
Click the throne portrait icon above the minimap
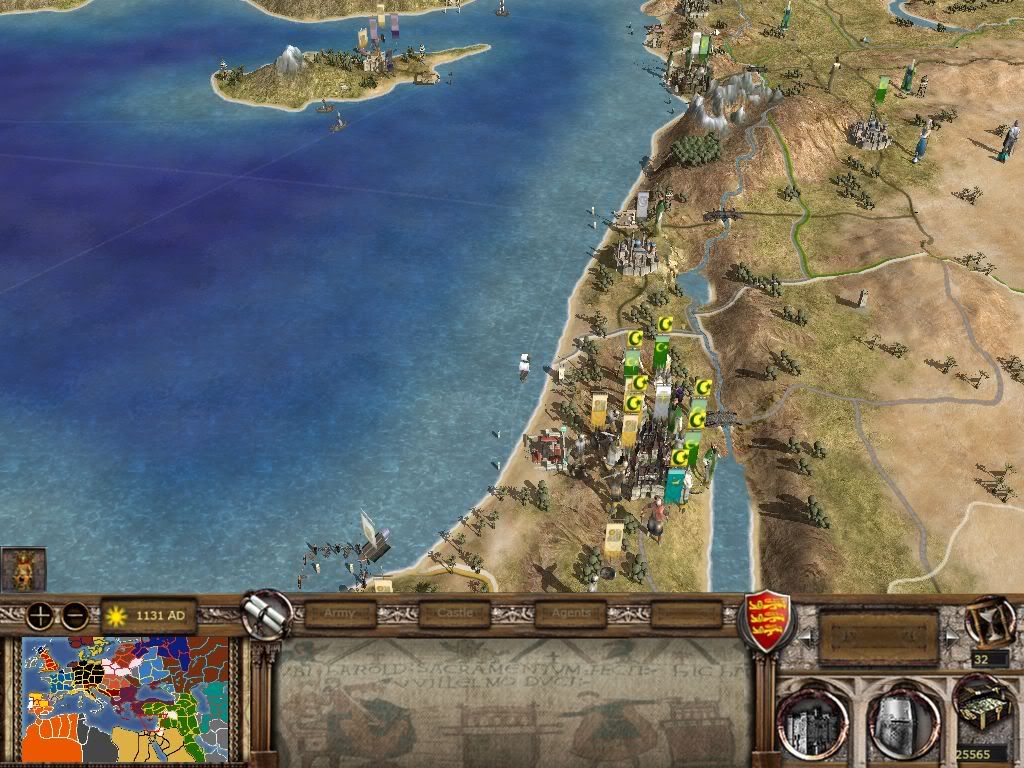23,569
